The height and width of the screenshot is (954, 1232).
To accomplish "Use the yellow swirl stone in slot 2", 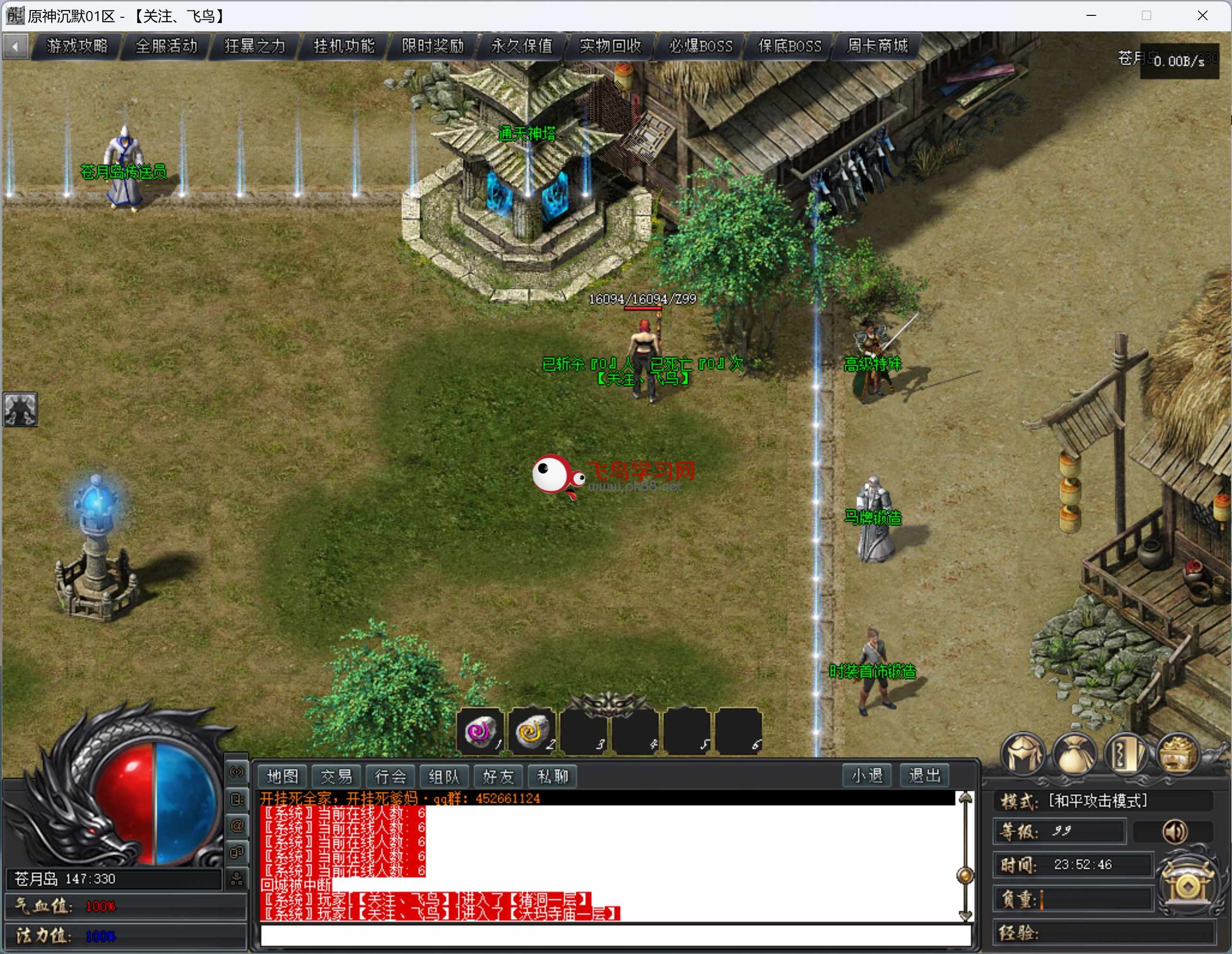I will click(x=532, y=732).
